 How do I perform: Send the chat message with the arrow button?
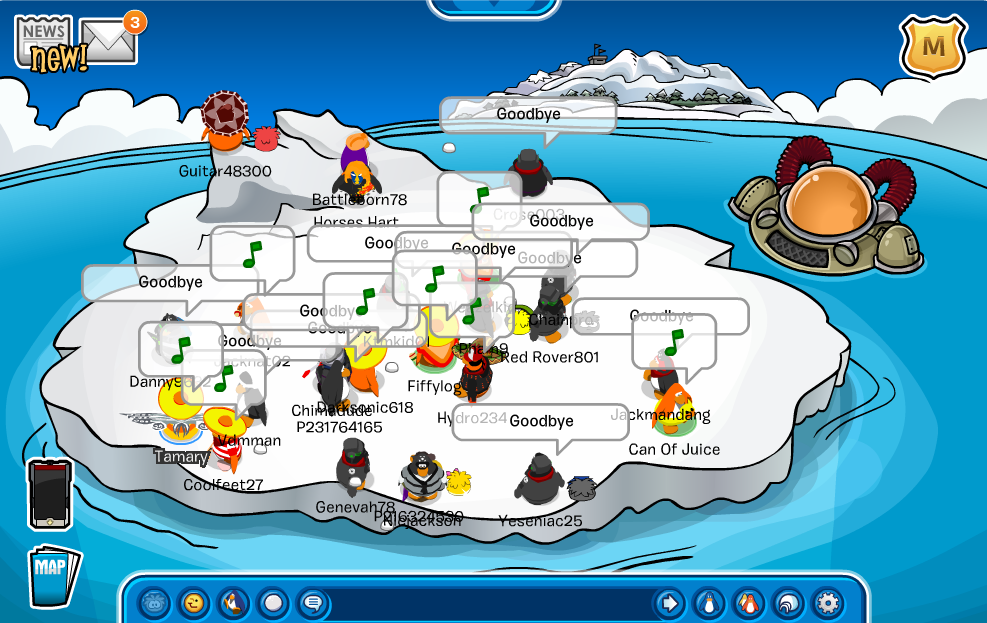(669, 603)
